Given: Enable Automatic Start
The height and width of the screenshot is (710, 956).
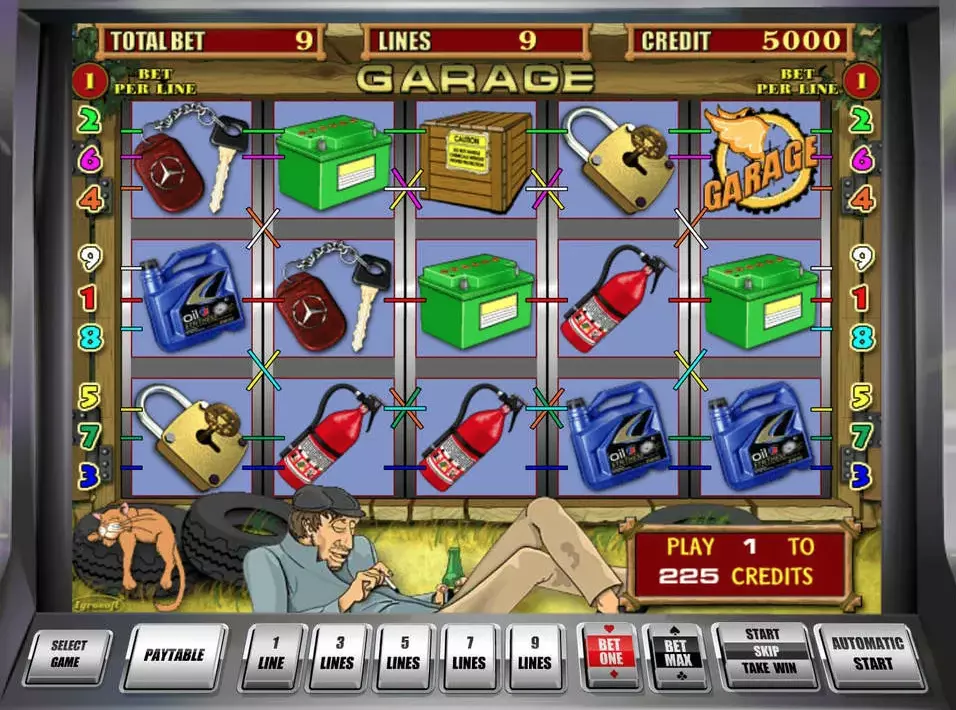Looking at the screenshot, I should click(867, 654).
